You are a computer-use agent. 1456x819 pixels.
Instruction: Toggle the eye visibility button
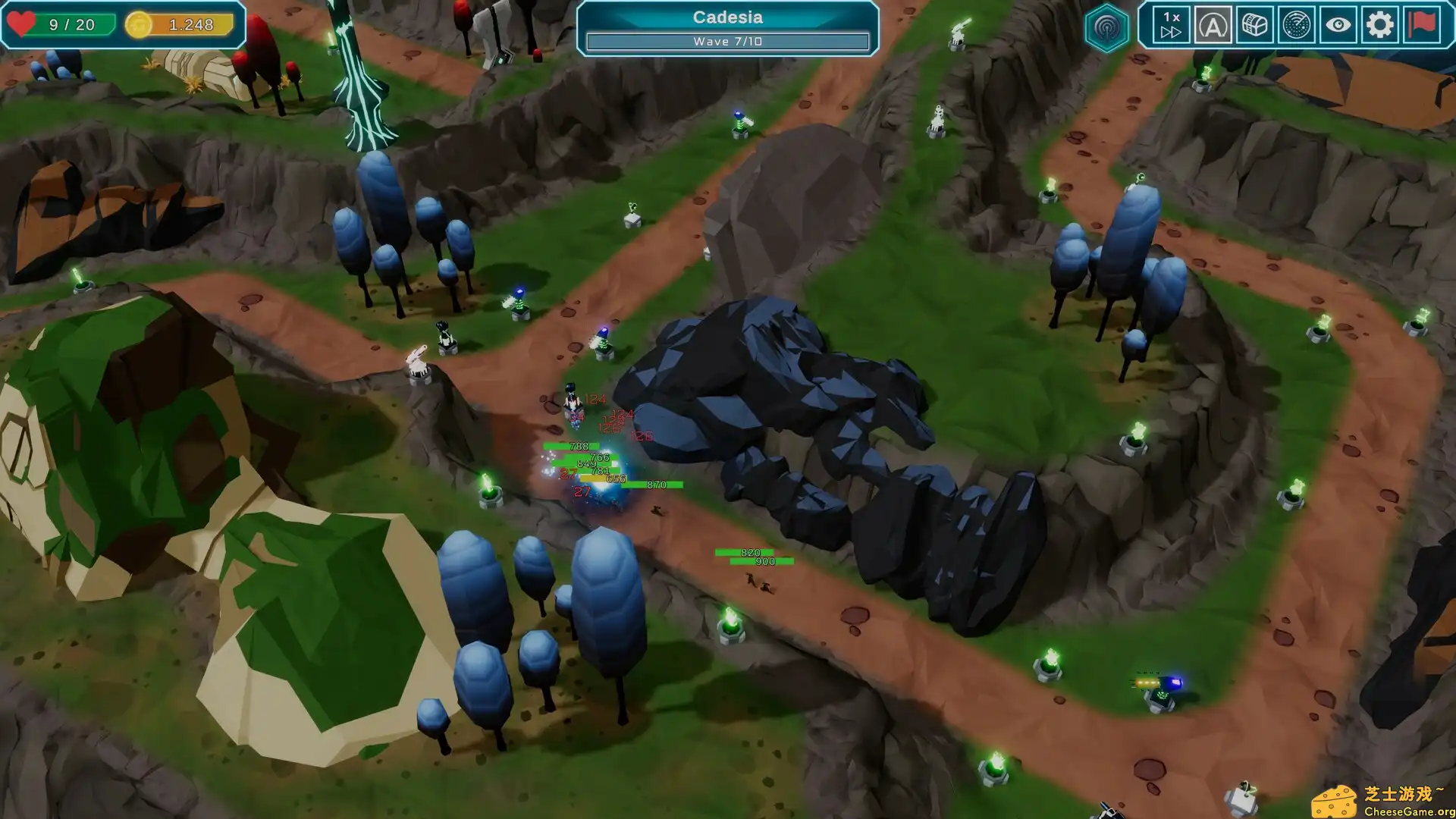click(1338, 25)
